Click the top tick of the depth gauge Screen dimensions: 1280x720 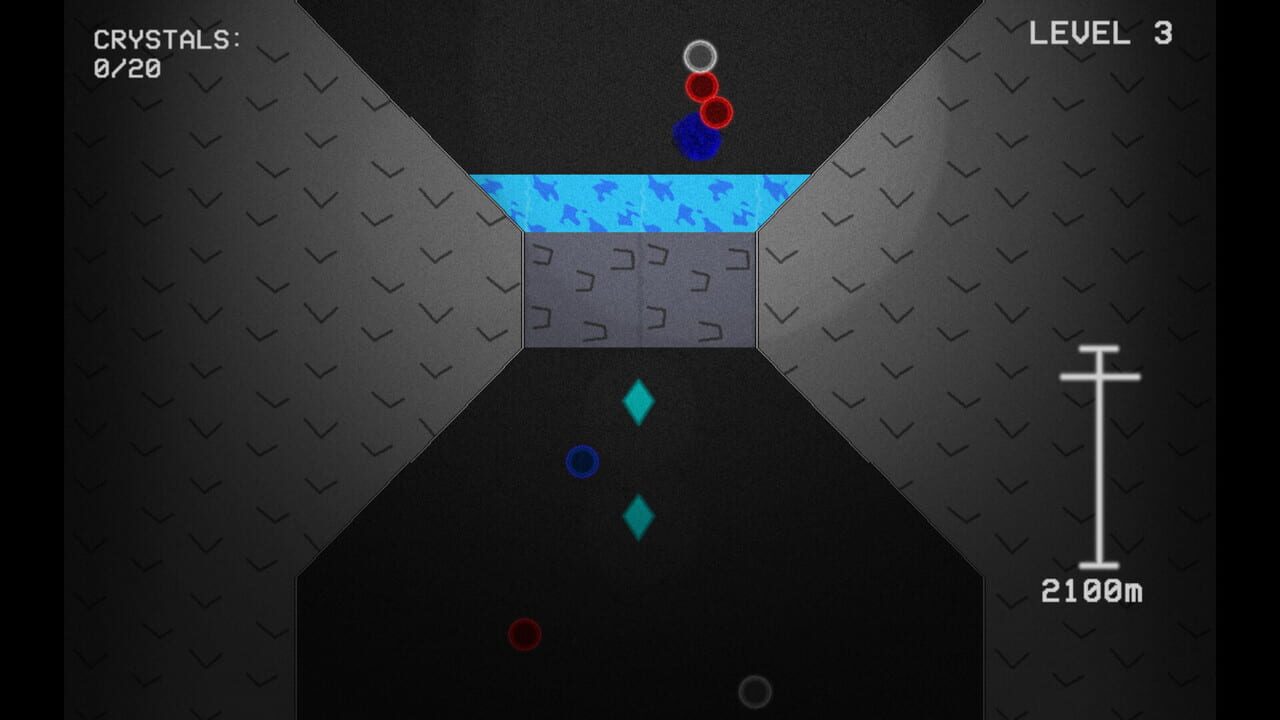[1100, 349]
